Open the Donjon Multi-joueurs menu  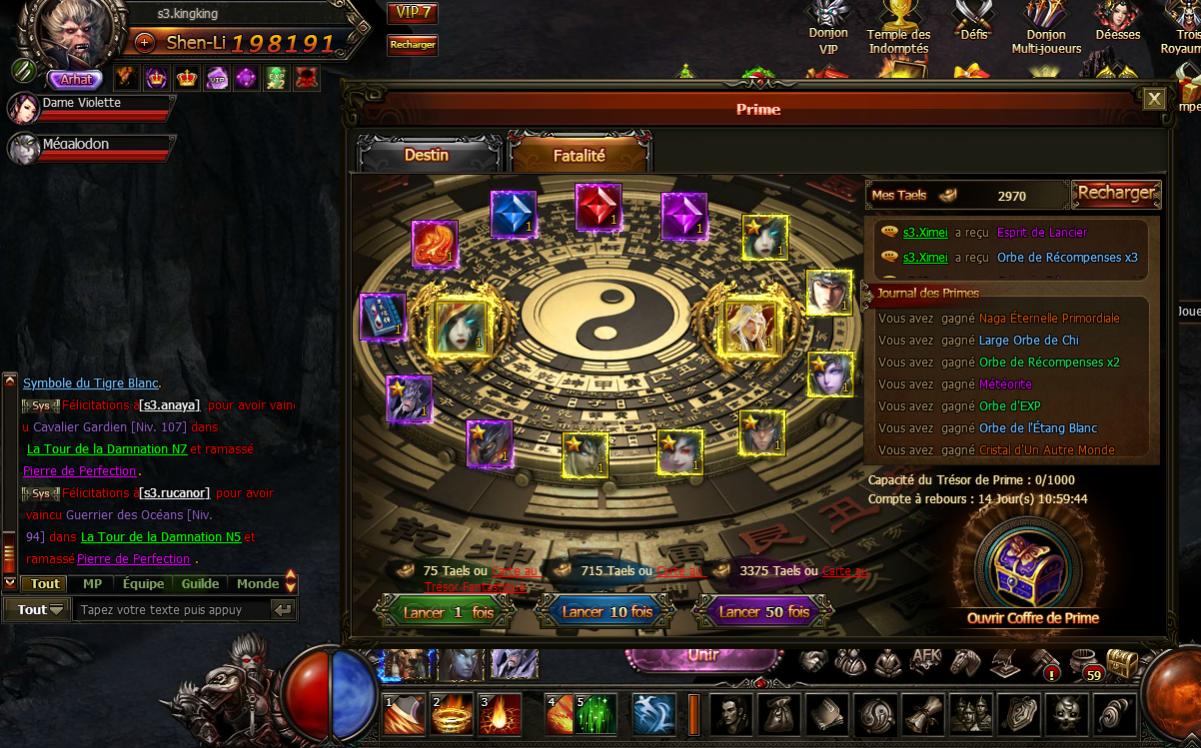click(x=1045, y=28)
